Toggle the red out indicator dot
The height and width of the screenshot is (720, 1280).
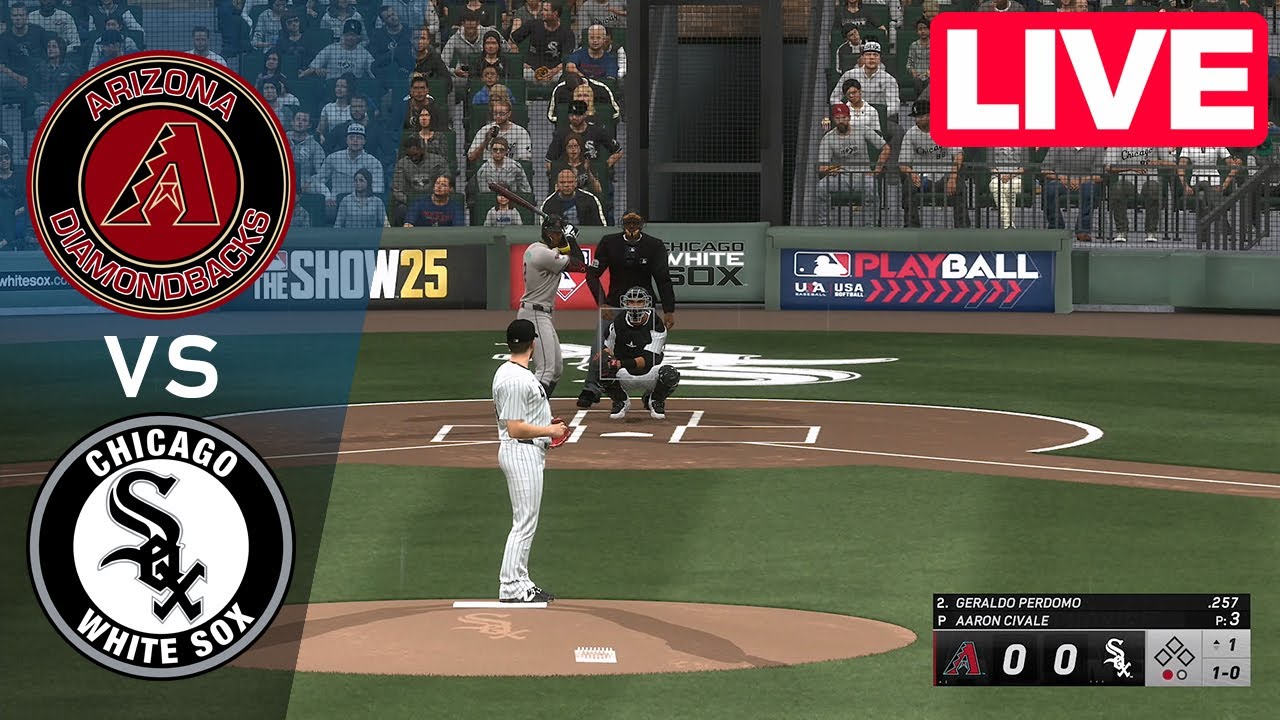tap(1168, 673)
